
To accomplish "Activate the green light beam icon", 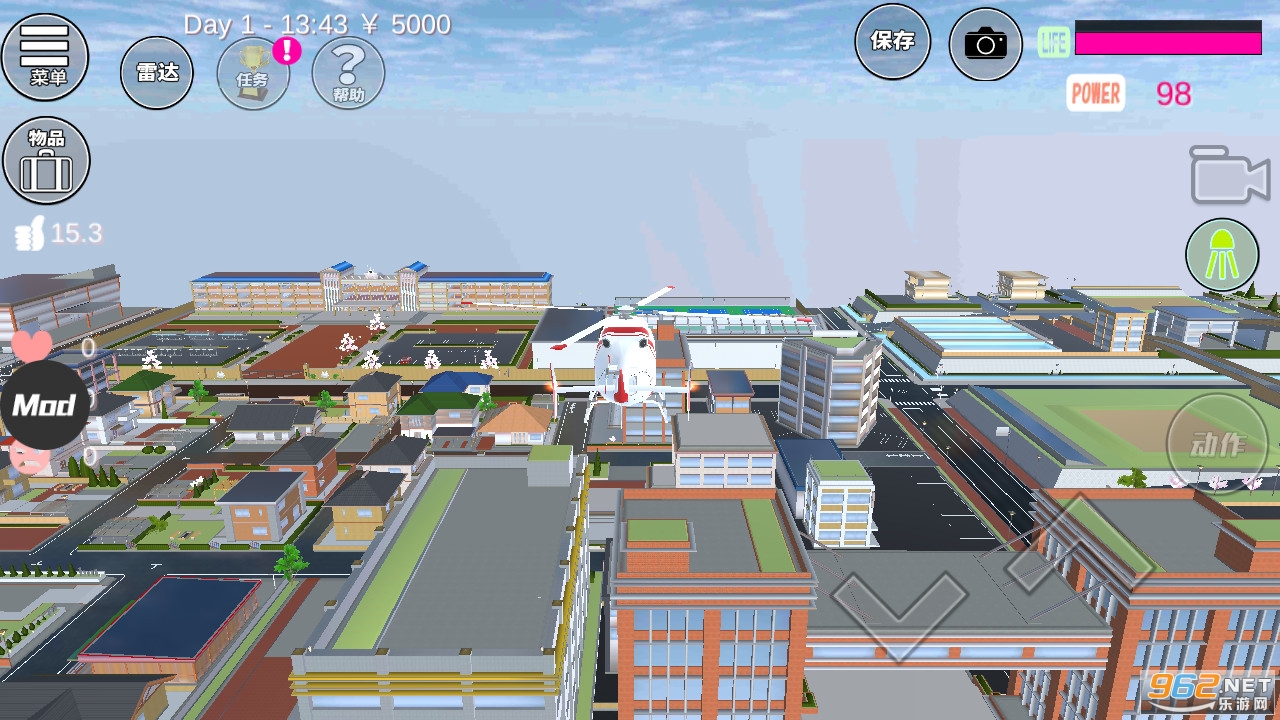I will tap(1222, 255).
